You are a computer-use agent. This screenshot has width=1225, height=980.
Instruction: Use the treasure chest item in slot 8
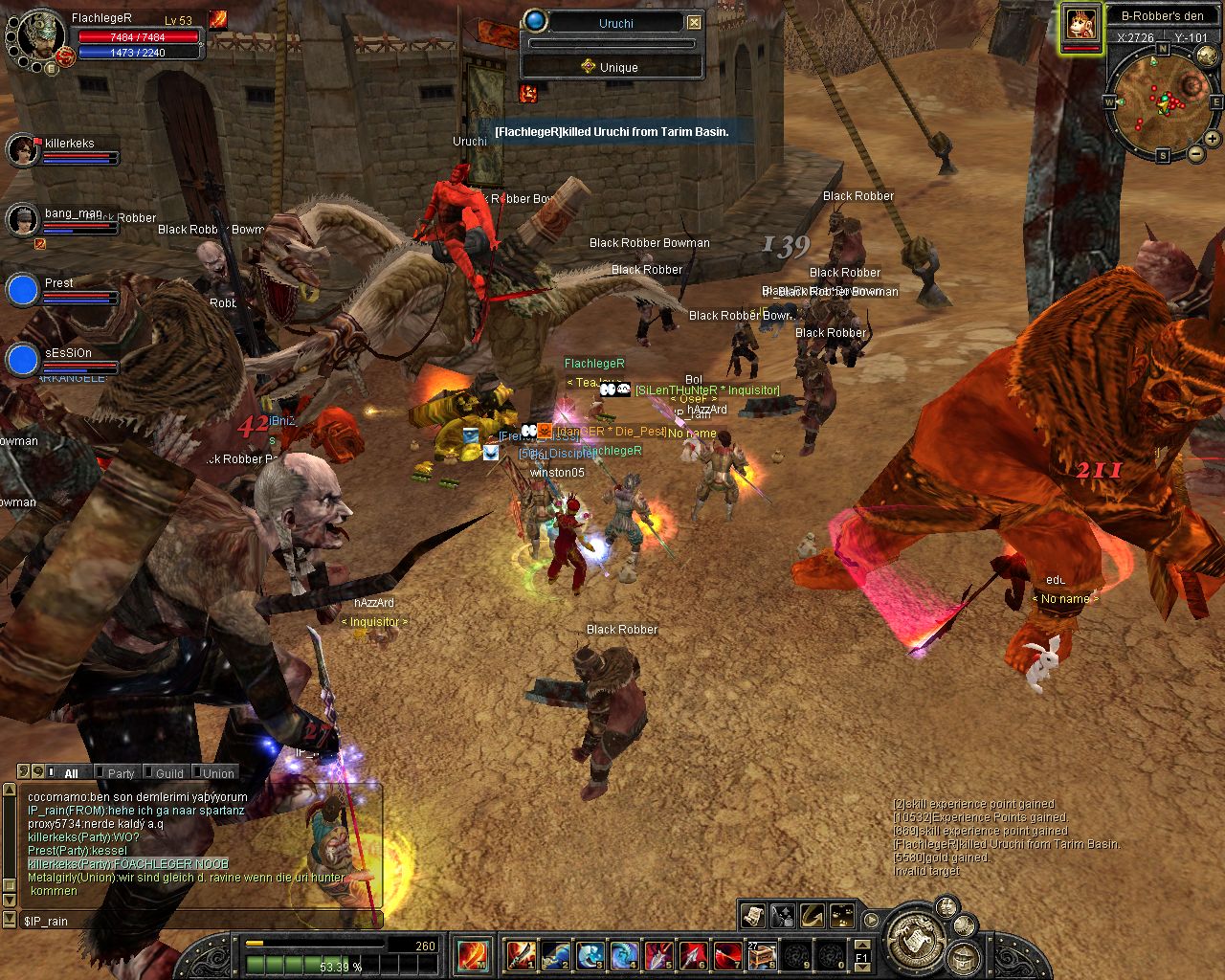coord(762,955)
